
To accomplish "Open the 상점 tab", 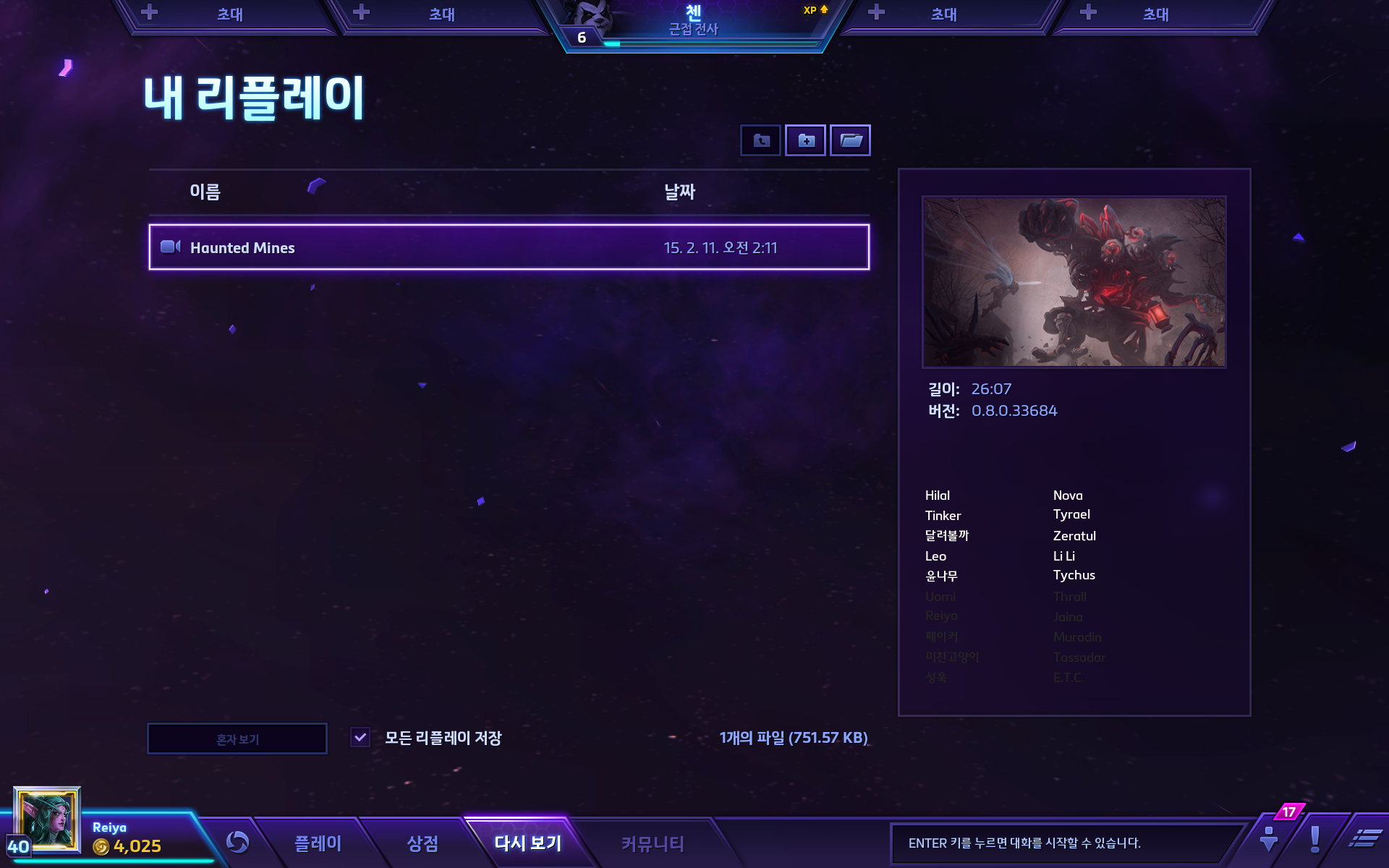I will coord(422,843).
